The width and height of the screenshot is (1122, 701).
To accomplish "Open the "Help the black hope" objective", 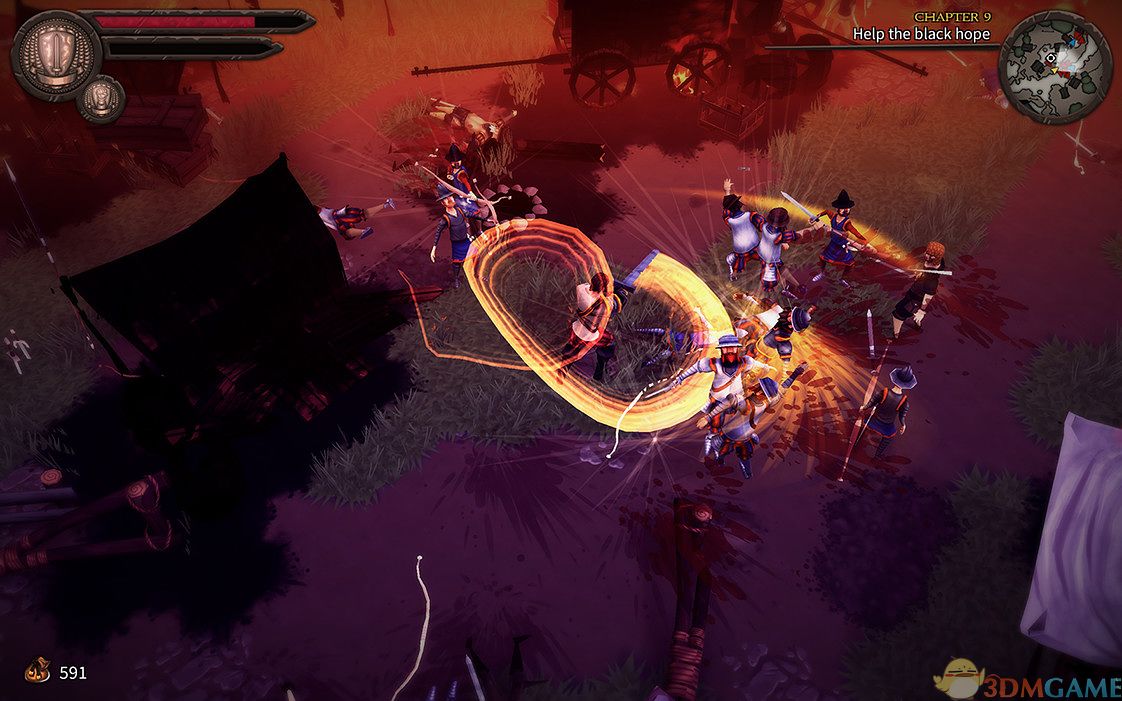I will (921, 34).
